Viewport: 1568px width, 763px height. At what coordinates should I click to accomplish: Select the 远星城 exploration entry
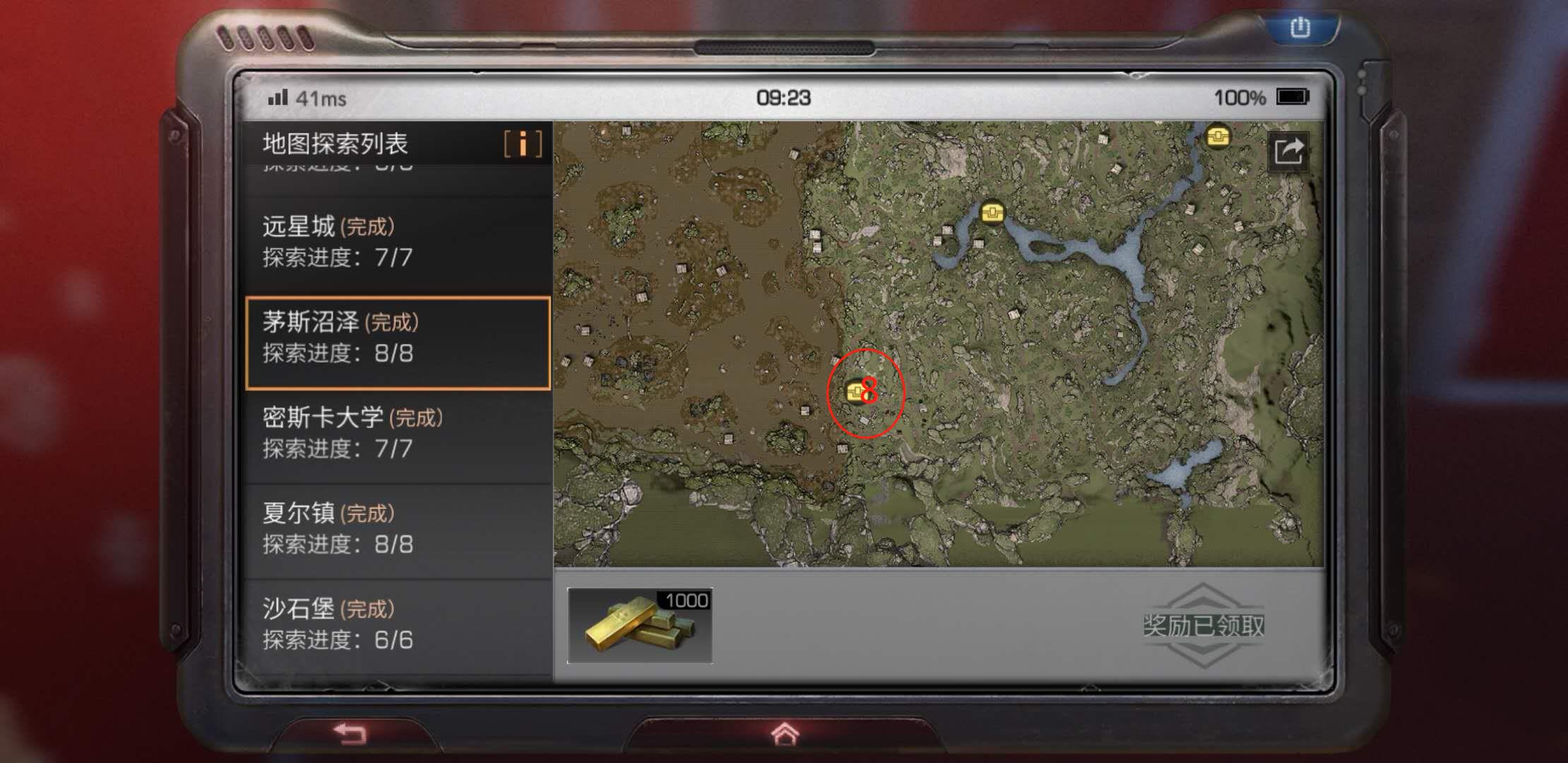pyautogui.click(x=397, y=242)
